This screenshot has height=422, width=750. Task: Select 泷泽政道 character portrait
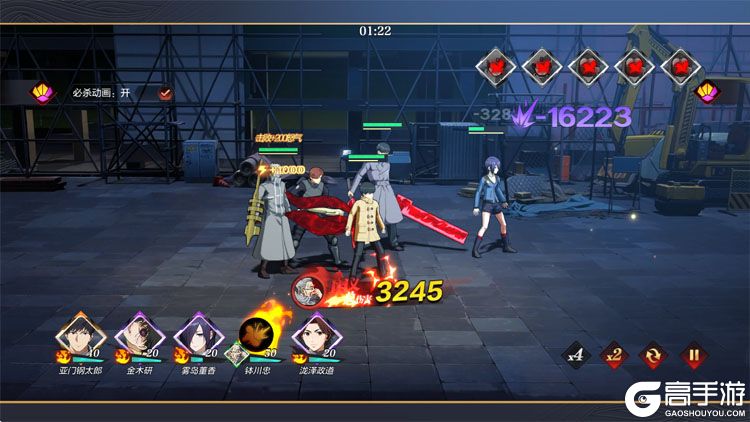point(312,334)
